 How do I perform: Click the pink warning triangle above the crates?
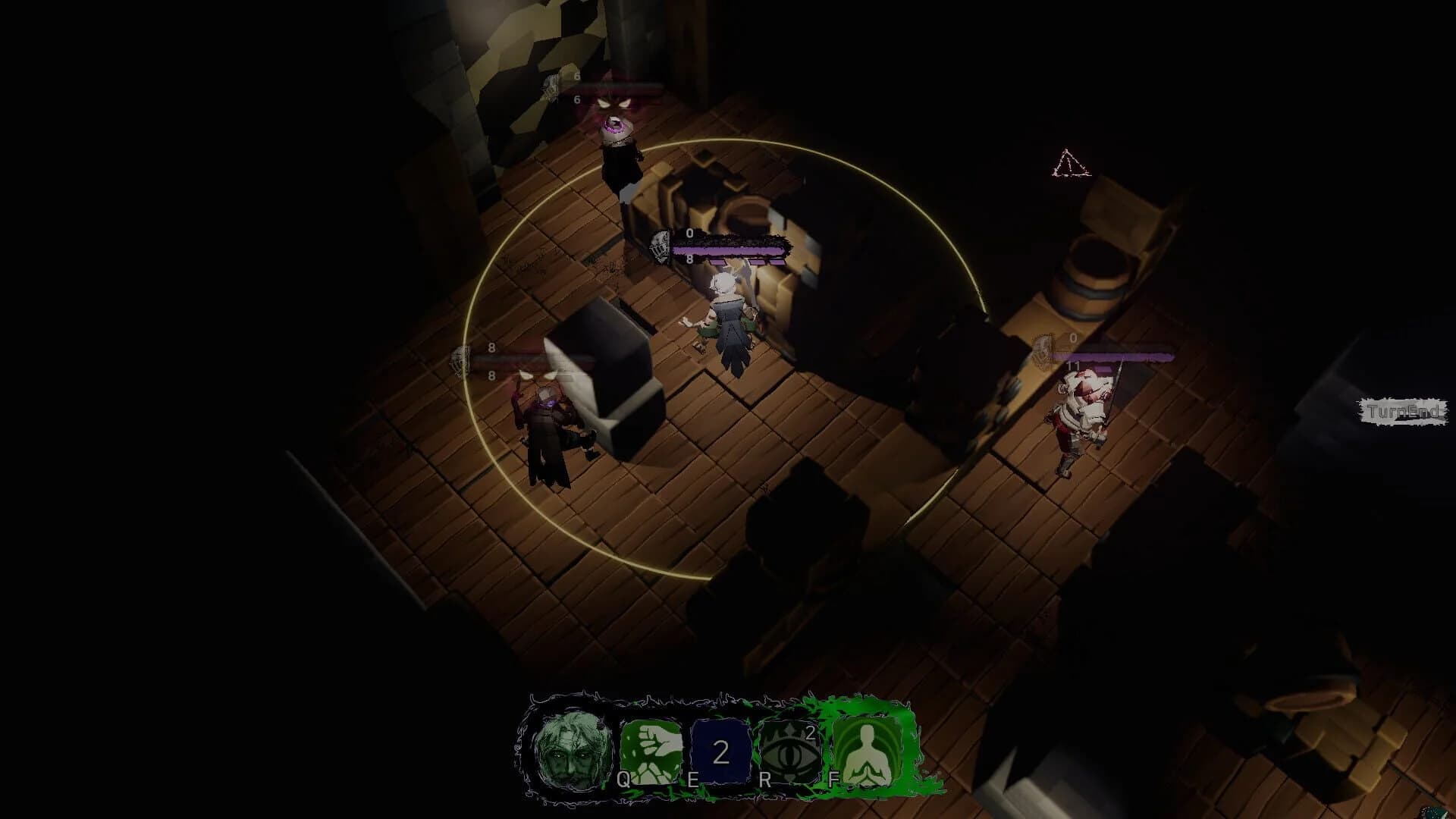pyautogui.click(x=1069, y=163)
